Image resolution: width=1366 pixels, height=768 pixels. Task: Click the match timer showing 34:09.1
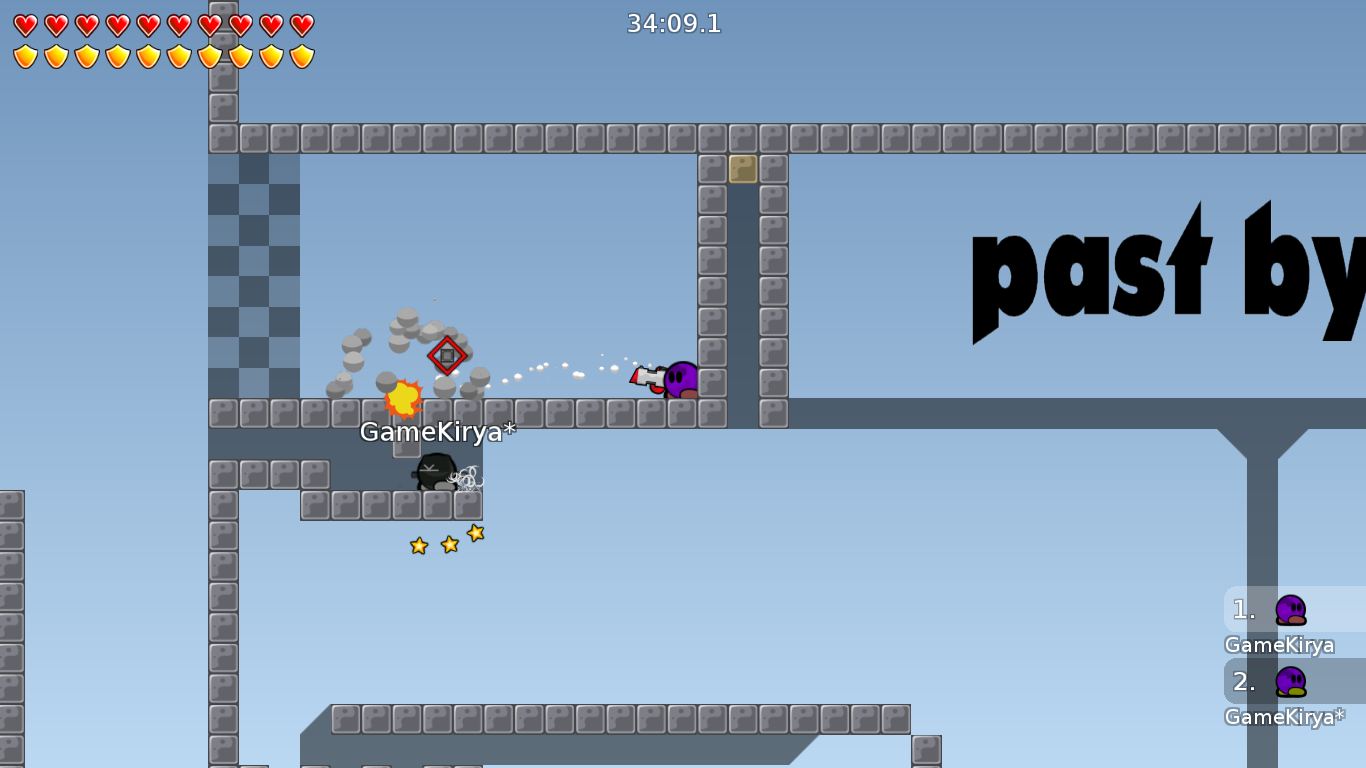pyautogui.click(x=674, y=23)
